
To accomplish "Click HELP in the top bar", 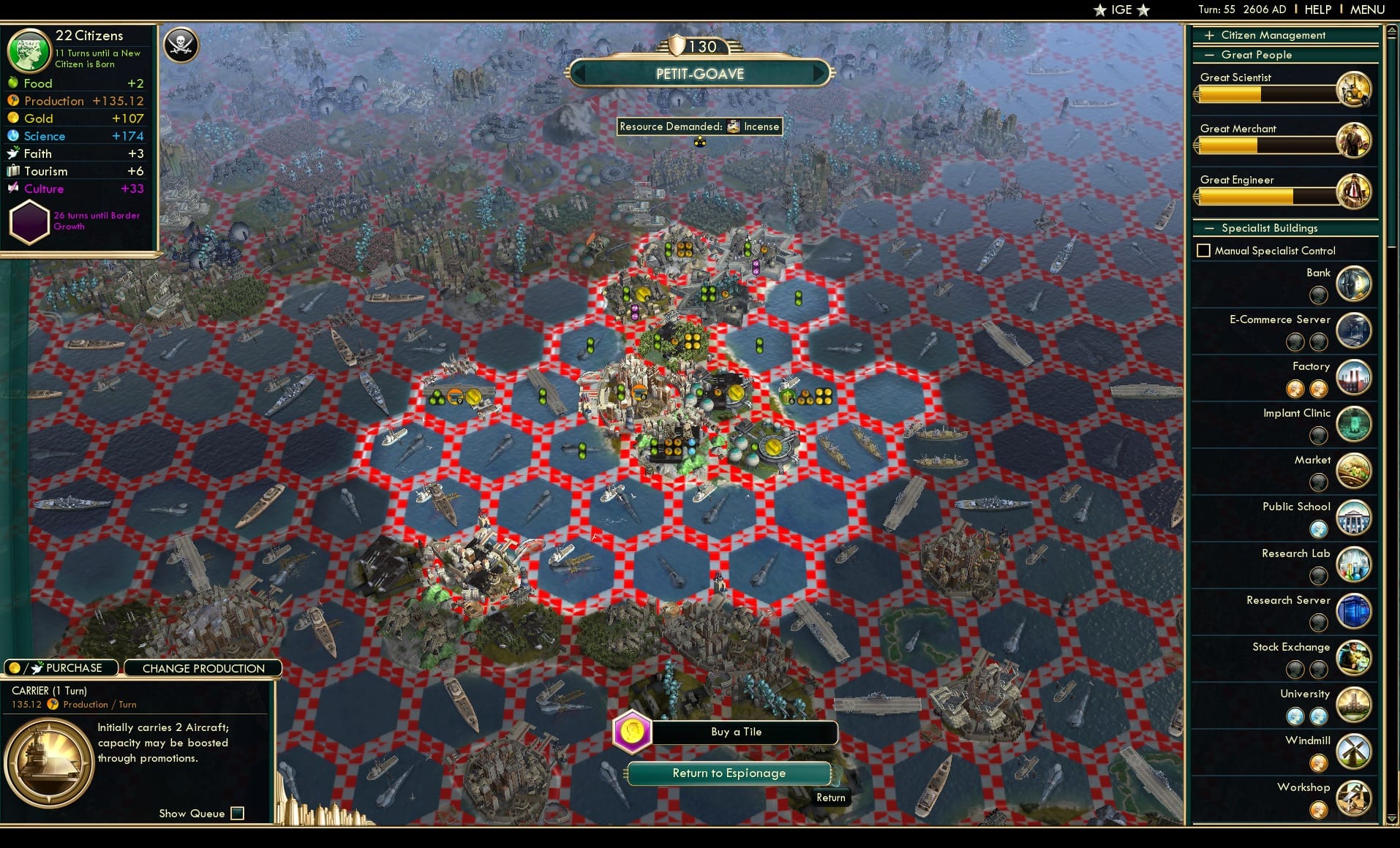I will [x=1317, y=10].
